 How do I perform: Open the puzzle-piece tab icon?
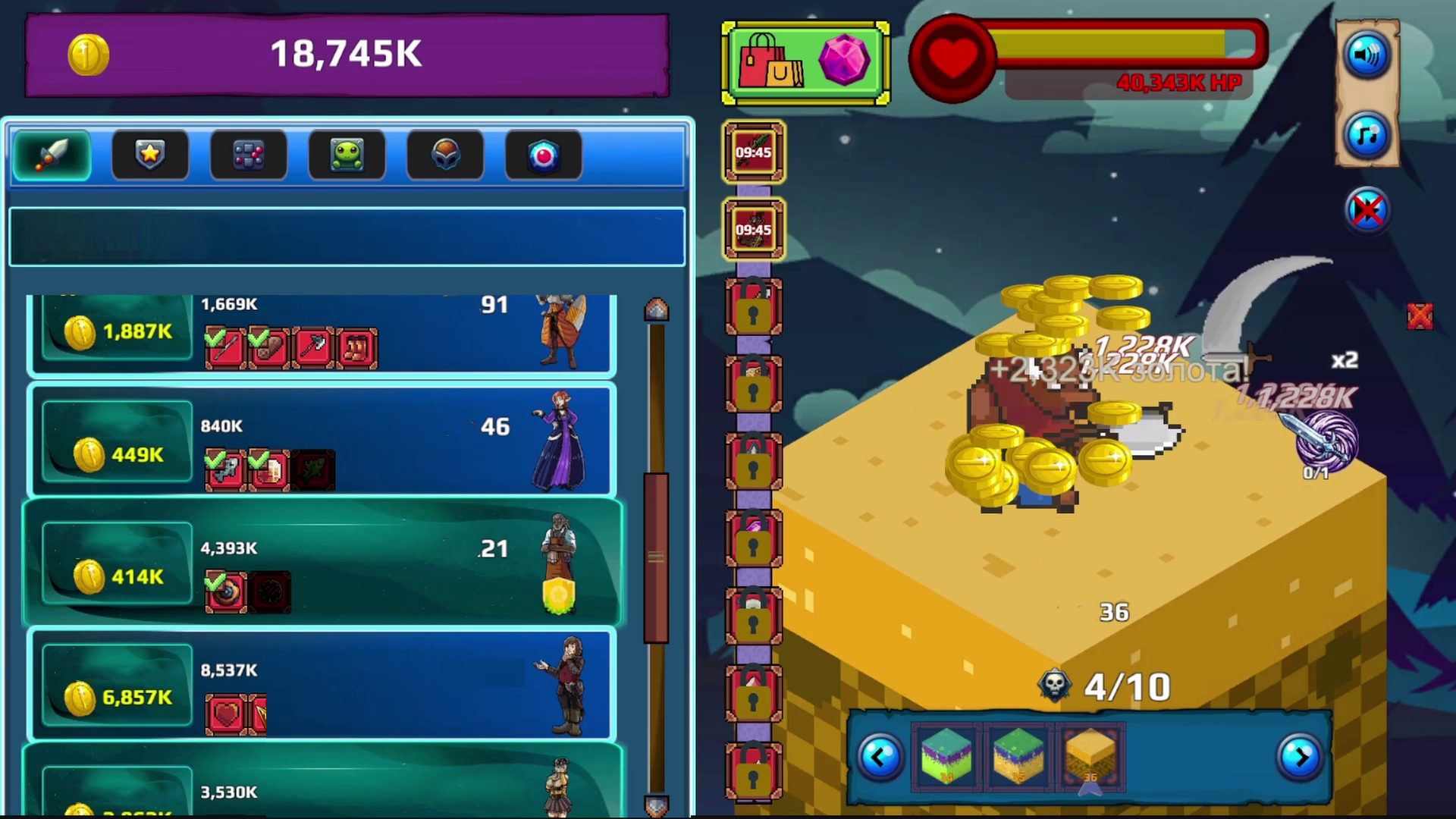[249, 155]
